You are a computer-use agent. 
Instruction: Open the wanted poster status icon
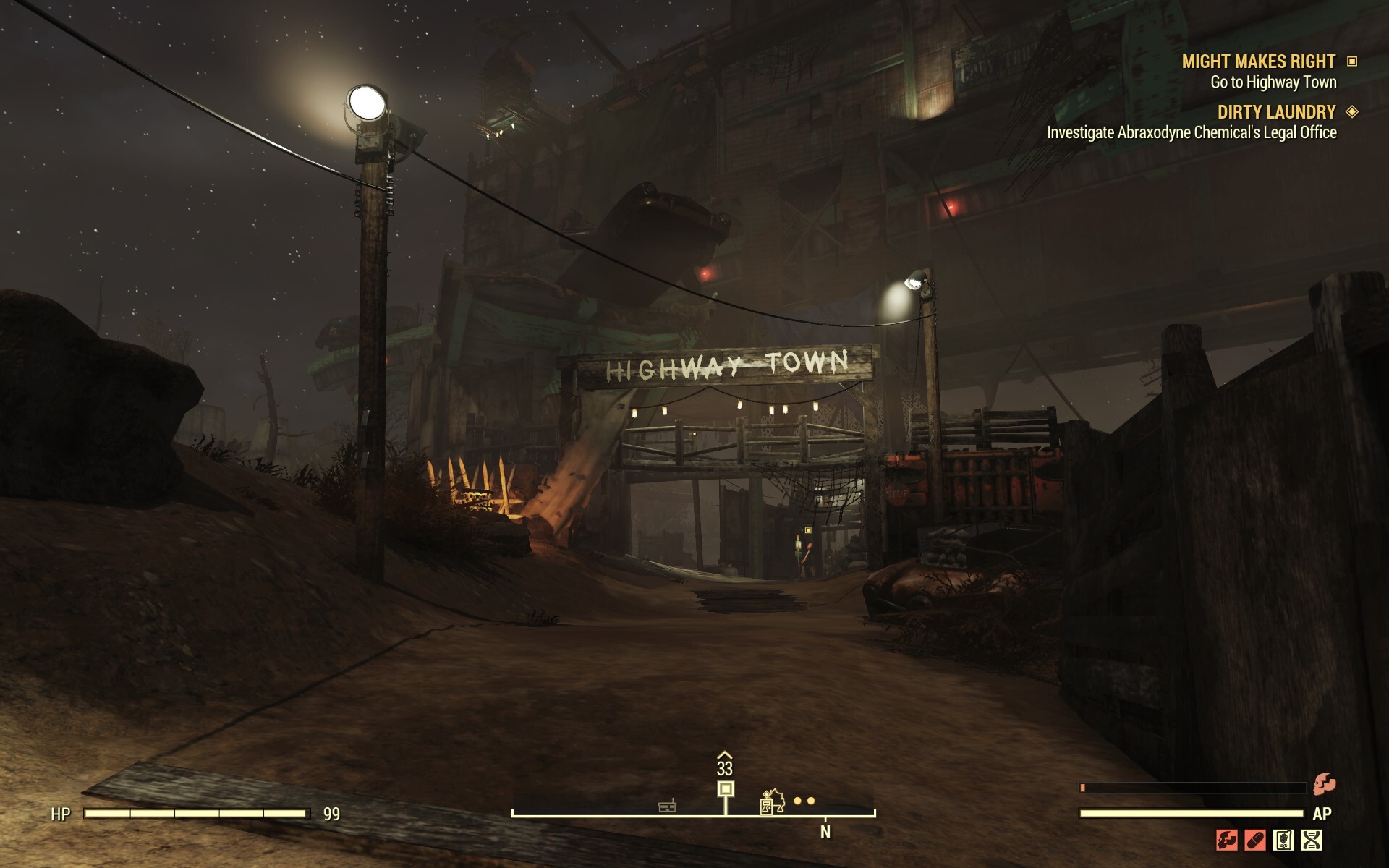click(x=1283, y=840)
